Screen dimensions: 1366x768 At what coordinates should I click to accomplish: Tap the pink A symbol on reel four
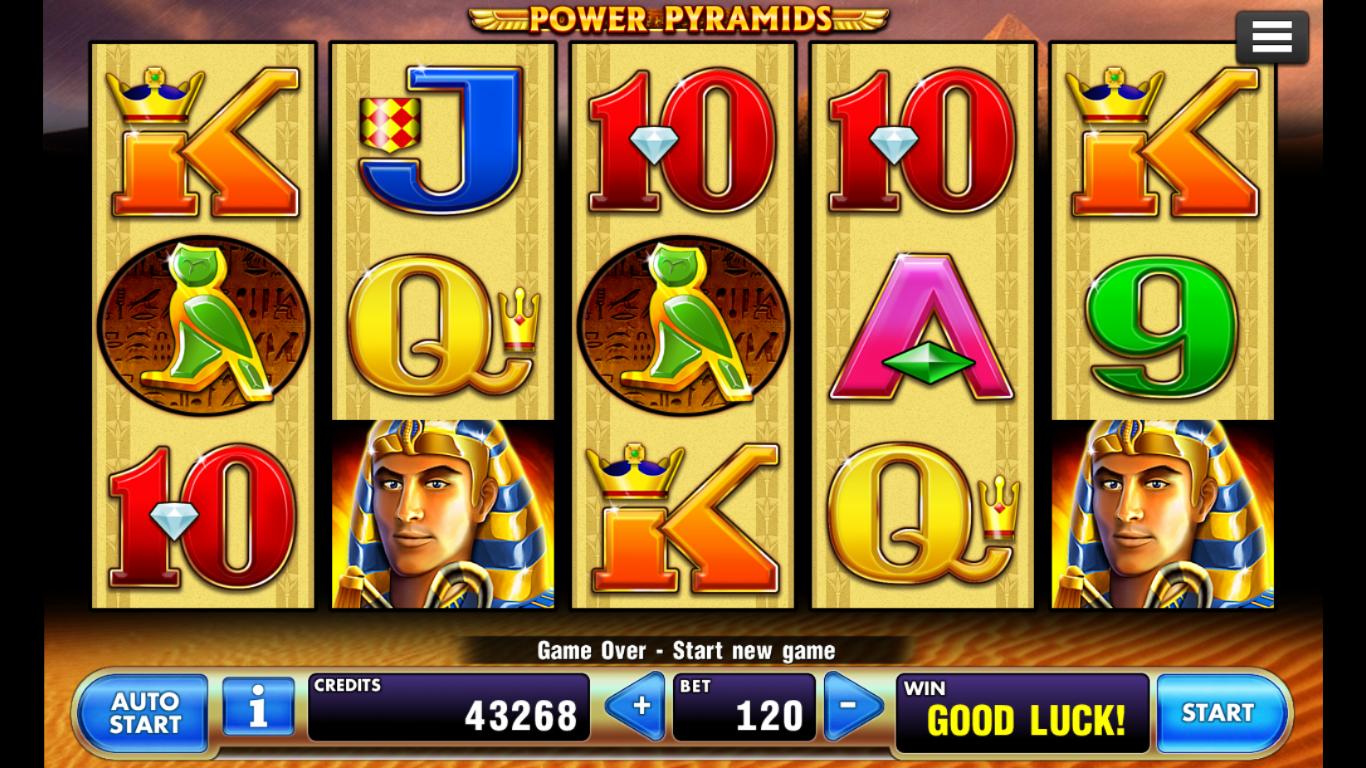[x=922, y=325]
